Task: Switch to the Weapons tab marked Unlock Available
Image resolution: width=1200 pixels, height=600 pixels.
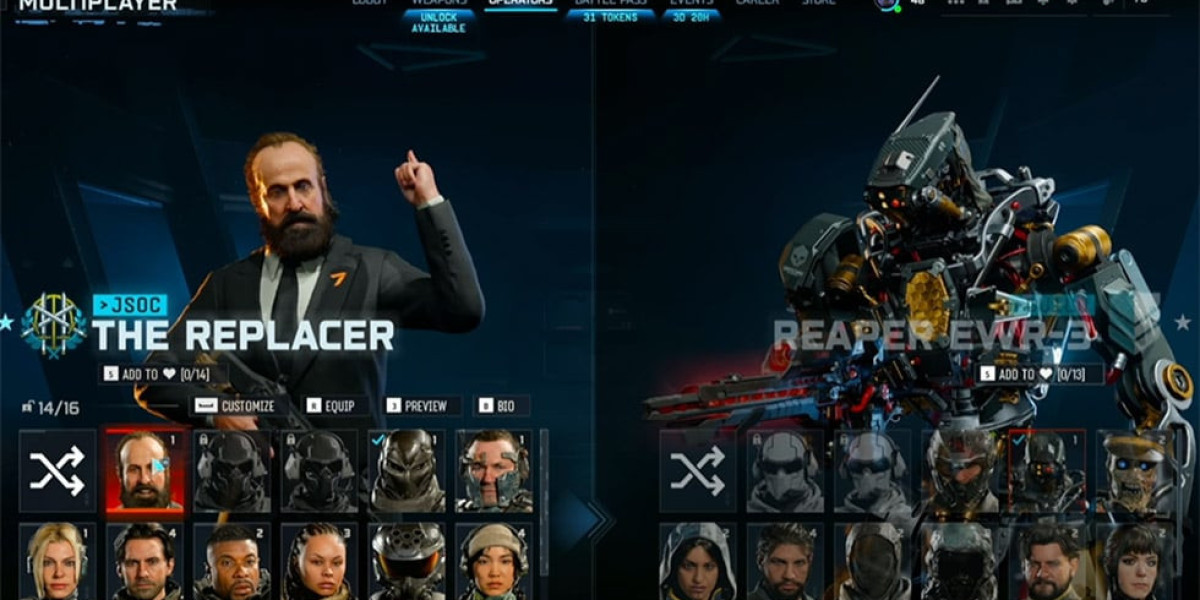Action: (438, 12)
